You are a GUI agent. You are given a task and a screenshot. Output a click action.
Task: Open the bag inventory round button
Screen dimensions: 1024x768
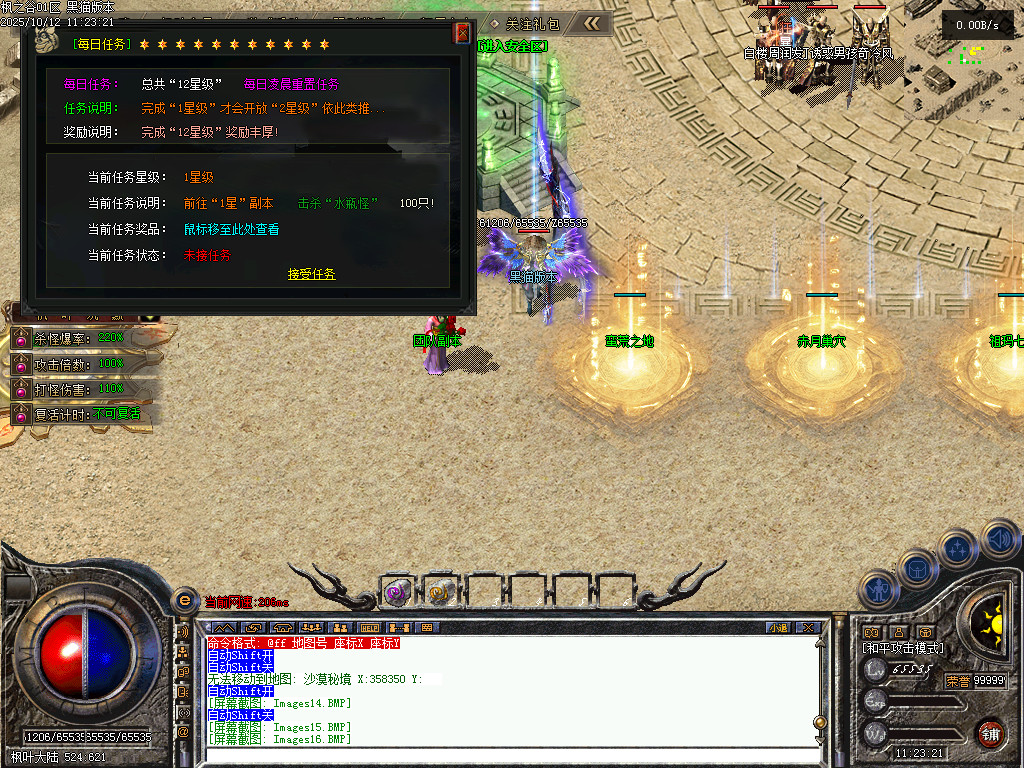917,568
